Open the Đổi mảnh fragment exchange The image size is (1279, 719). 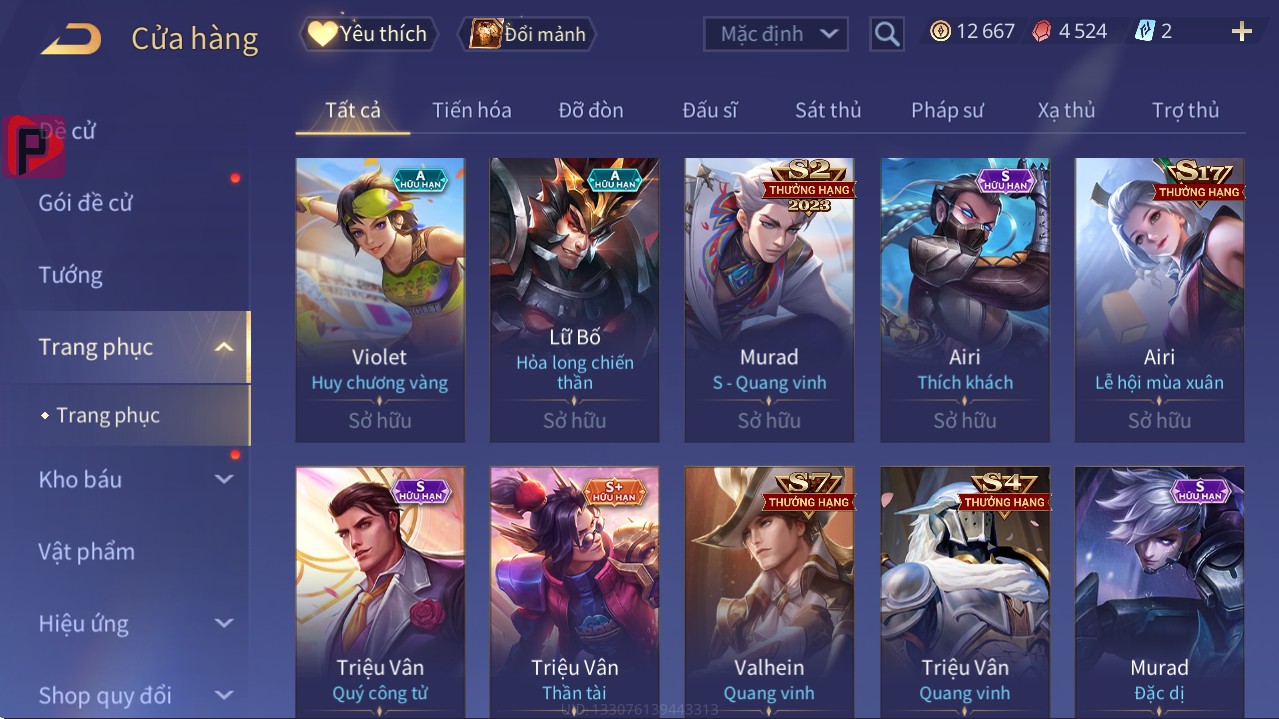click(x=527, y=34)
